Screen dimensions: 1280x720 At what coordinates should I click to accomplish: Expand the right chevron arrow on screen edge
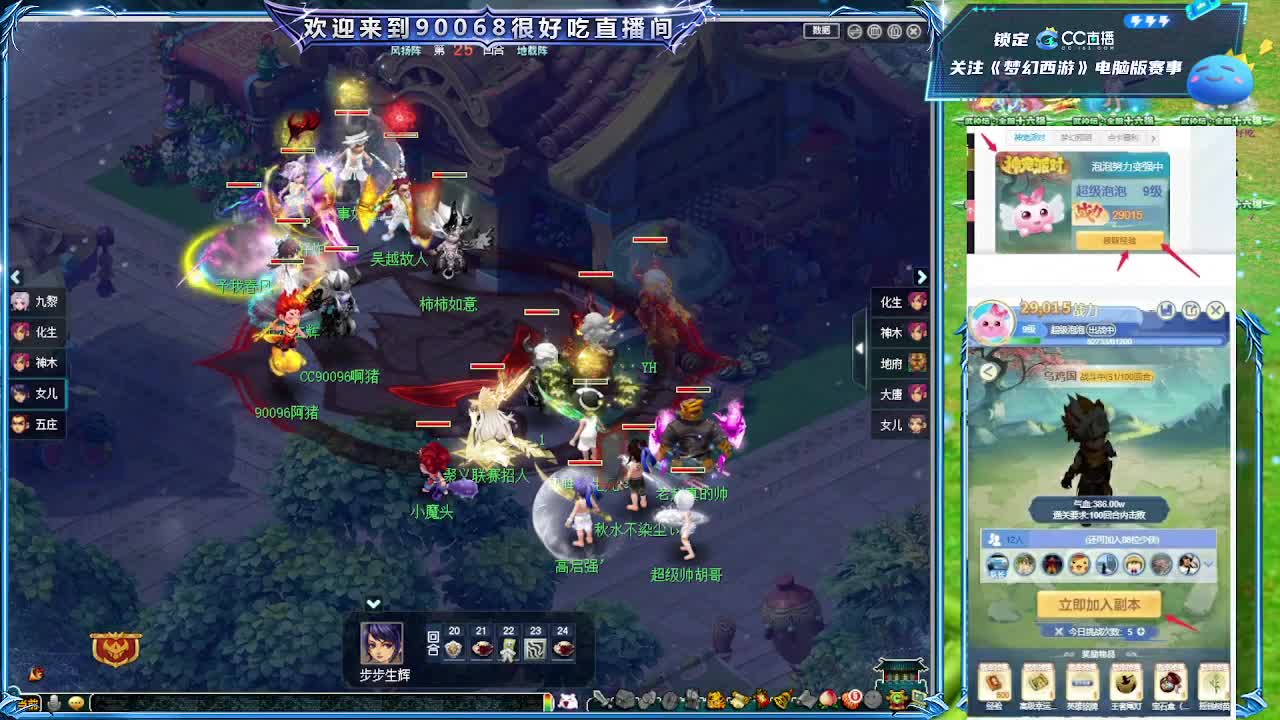pyautogui.click(x=922, y=277)
